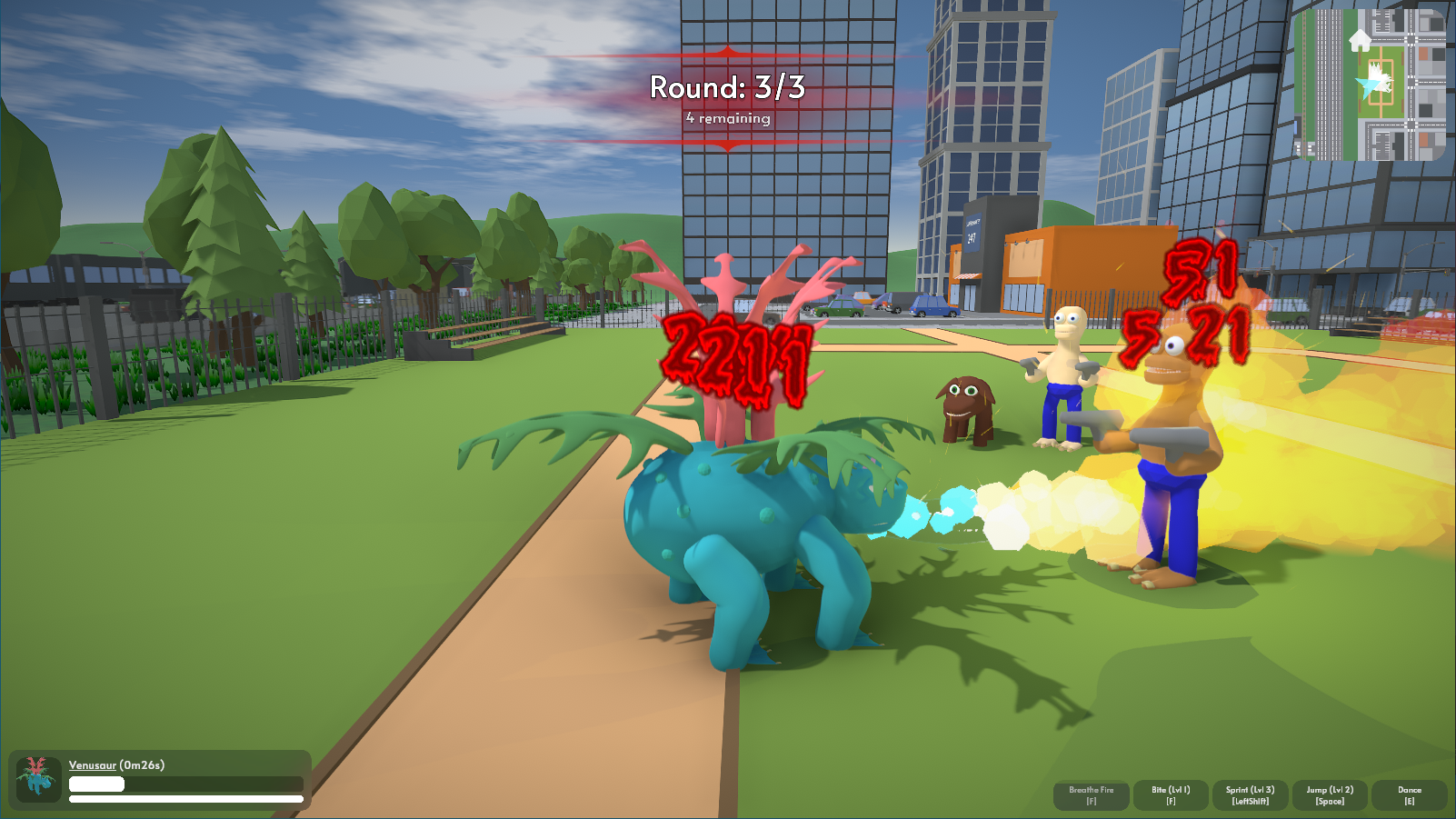Click the player arrow marker on the minimap
Viewport: 1456px width, 819px height.
pos(1368,84)
